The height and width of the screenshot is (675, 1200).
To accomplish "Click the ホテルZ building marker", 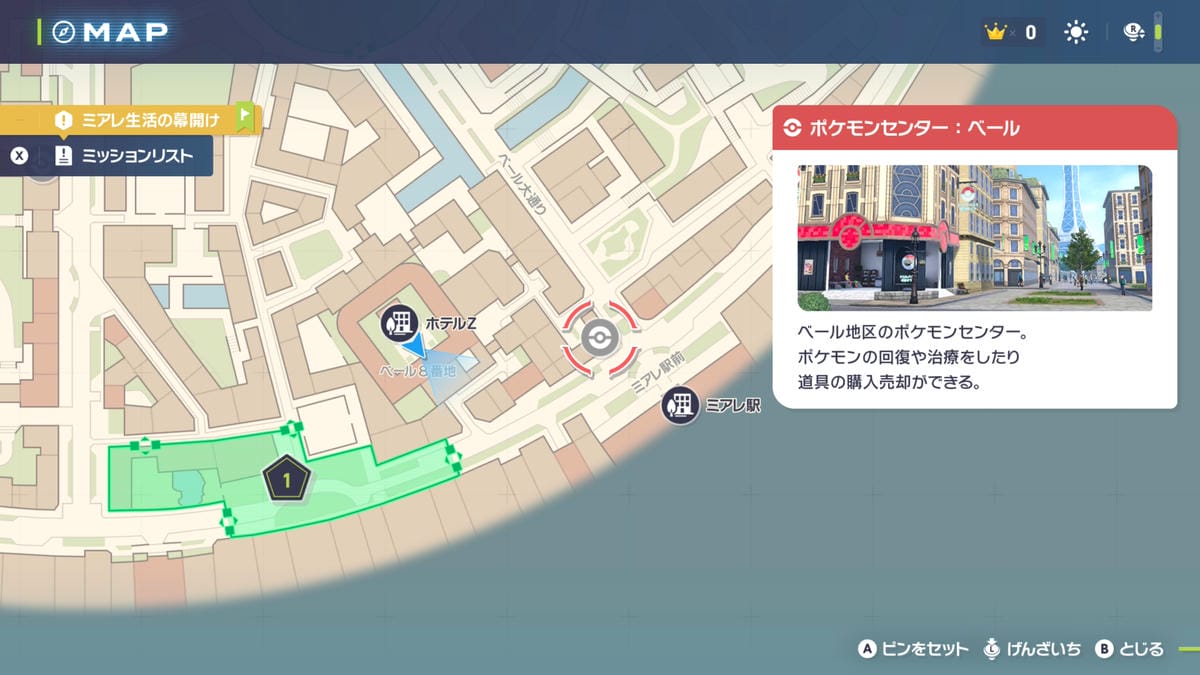I will (x=399, y=323).
